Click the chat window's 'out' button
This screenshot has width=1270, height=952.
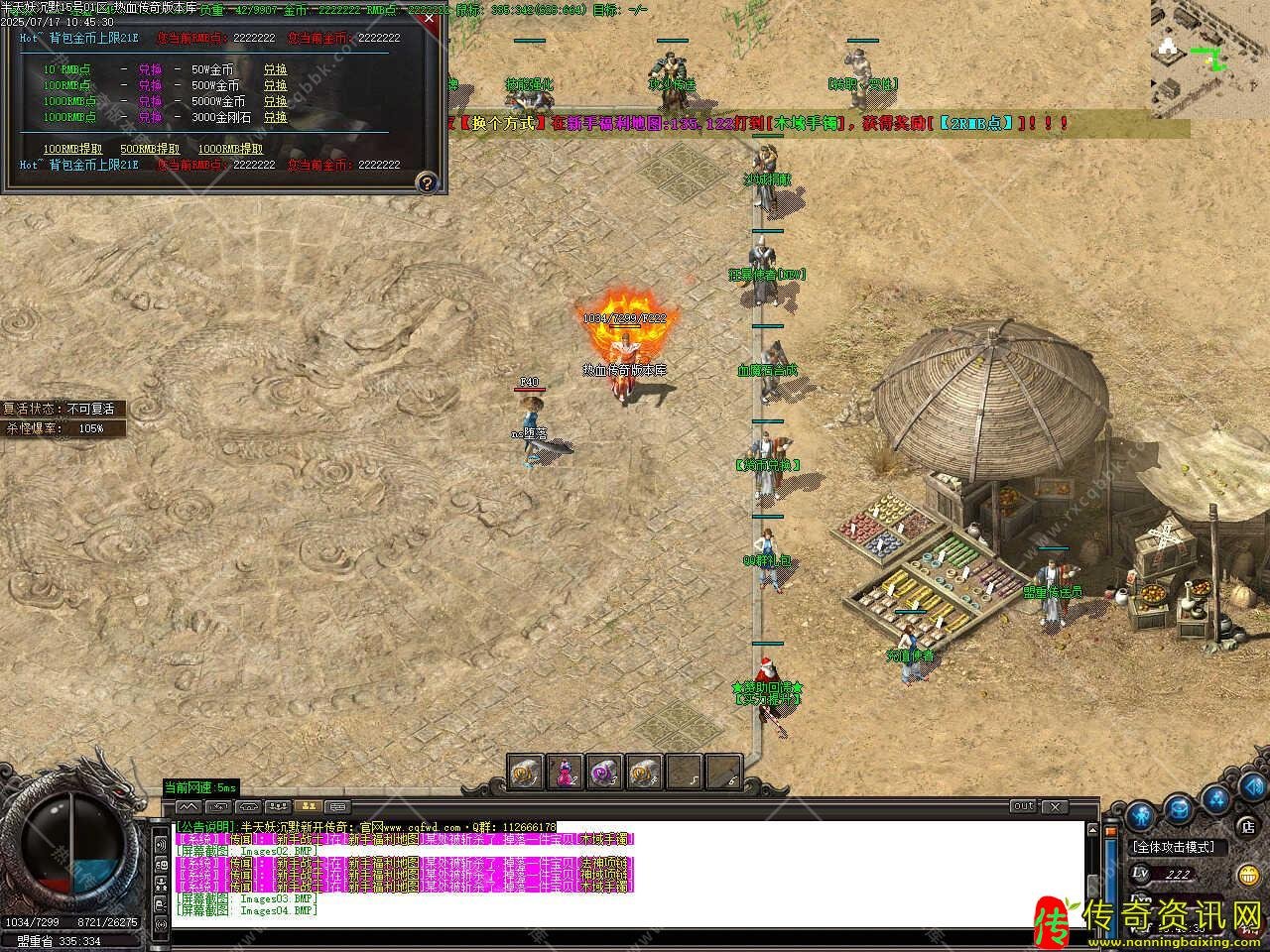(1023, 806)
